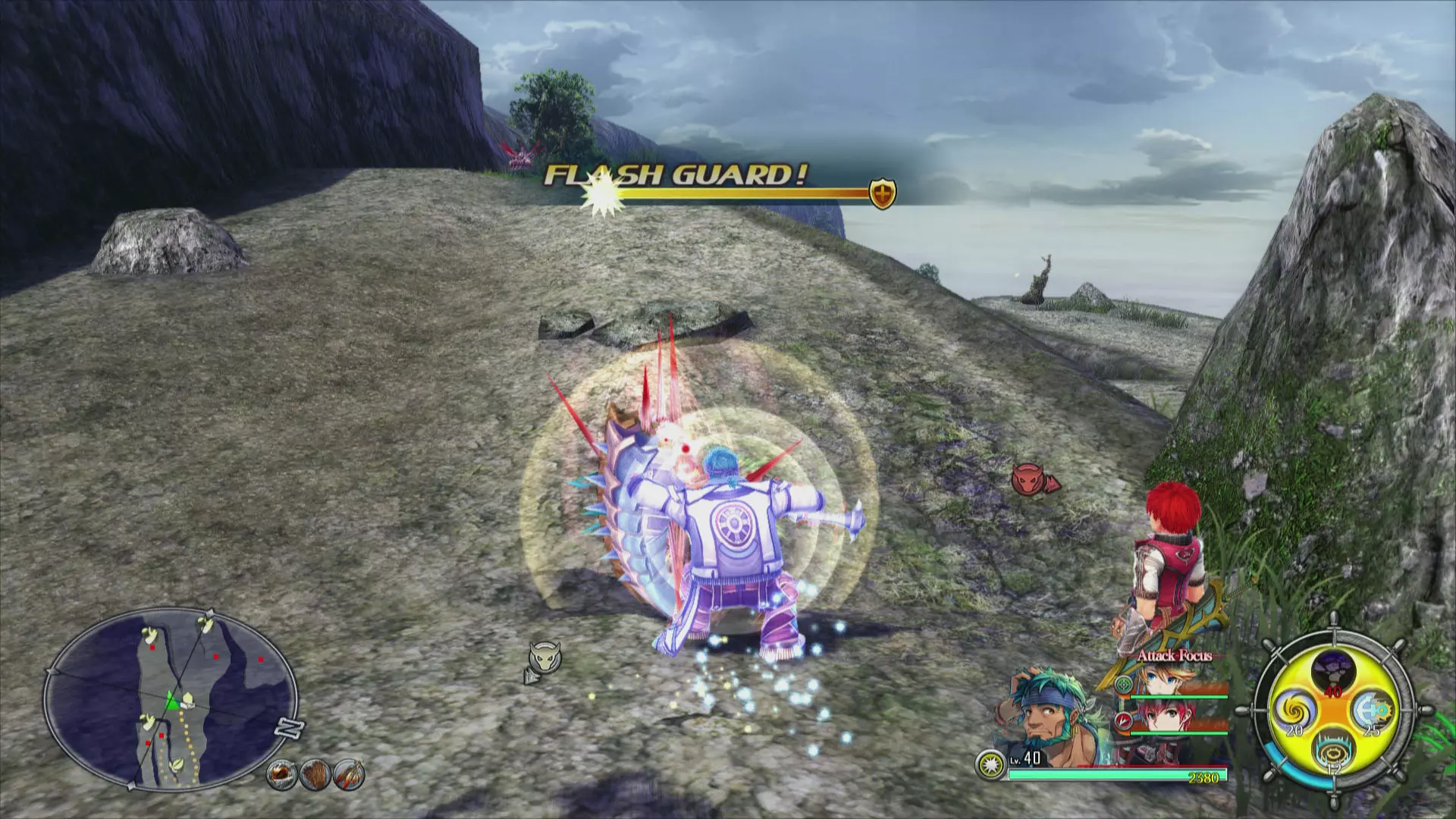Click the FLASH GUARD! banner text

pos(675,174)
